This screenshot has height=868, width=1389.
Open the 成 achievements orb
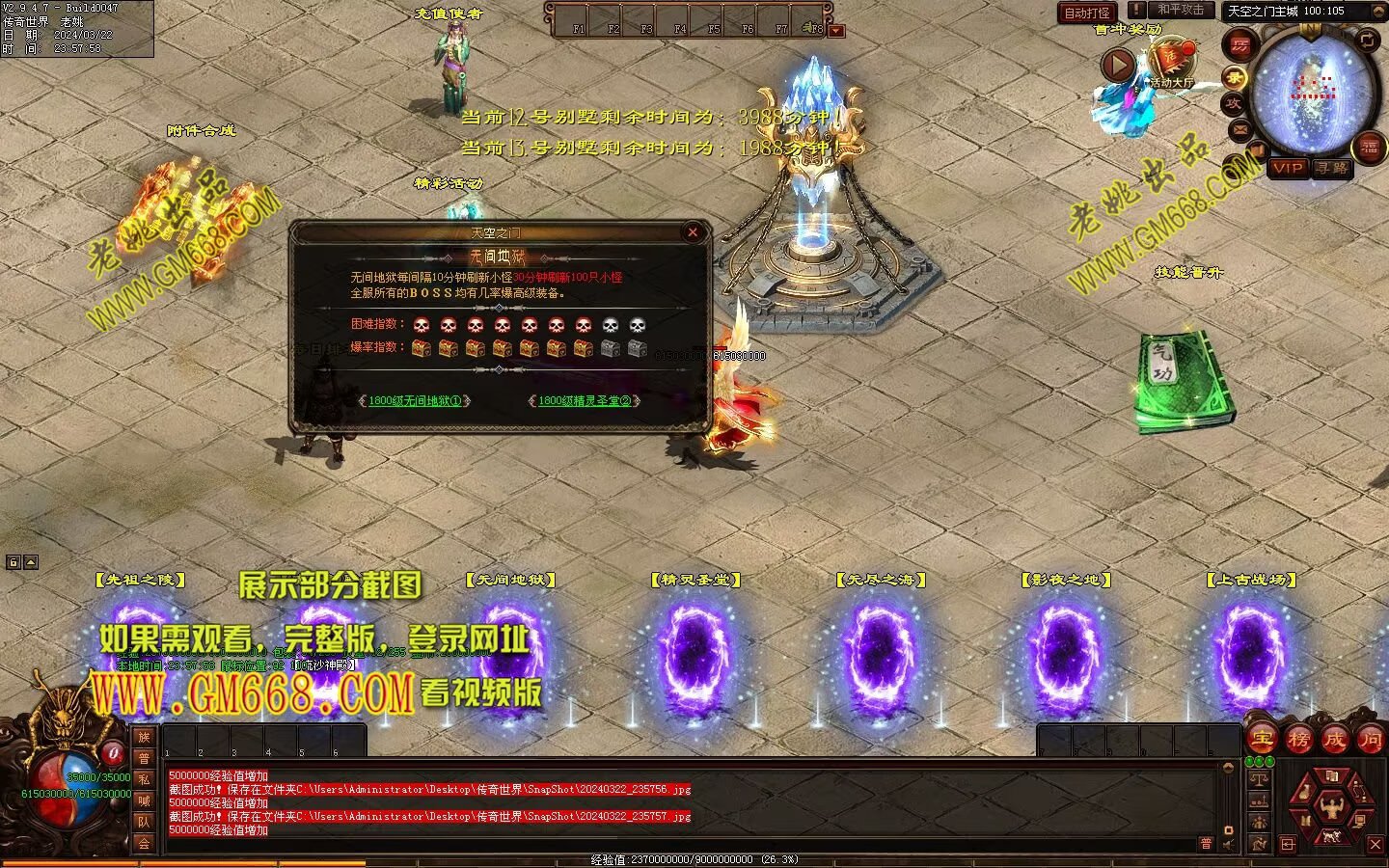click(1334, 739)
